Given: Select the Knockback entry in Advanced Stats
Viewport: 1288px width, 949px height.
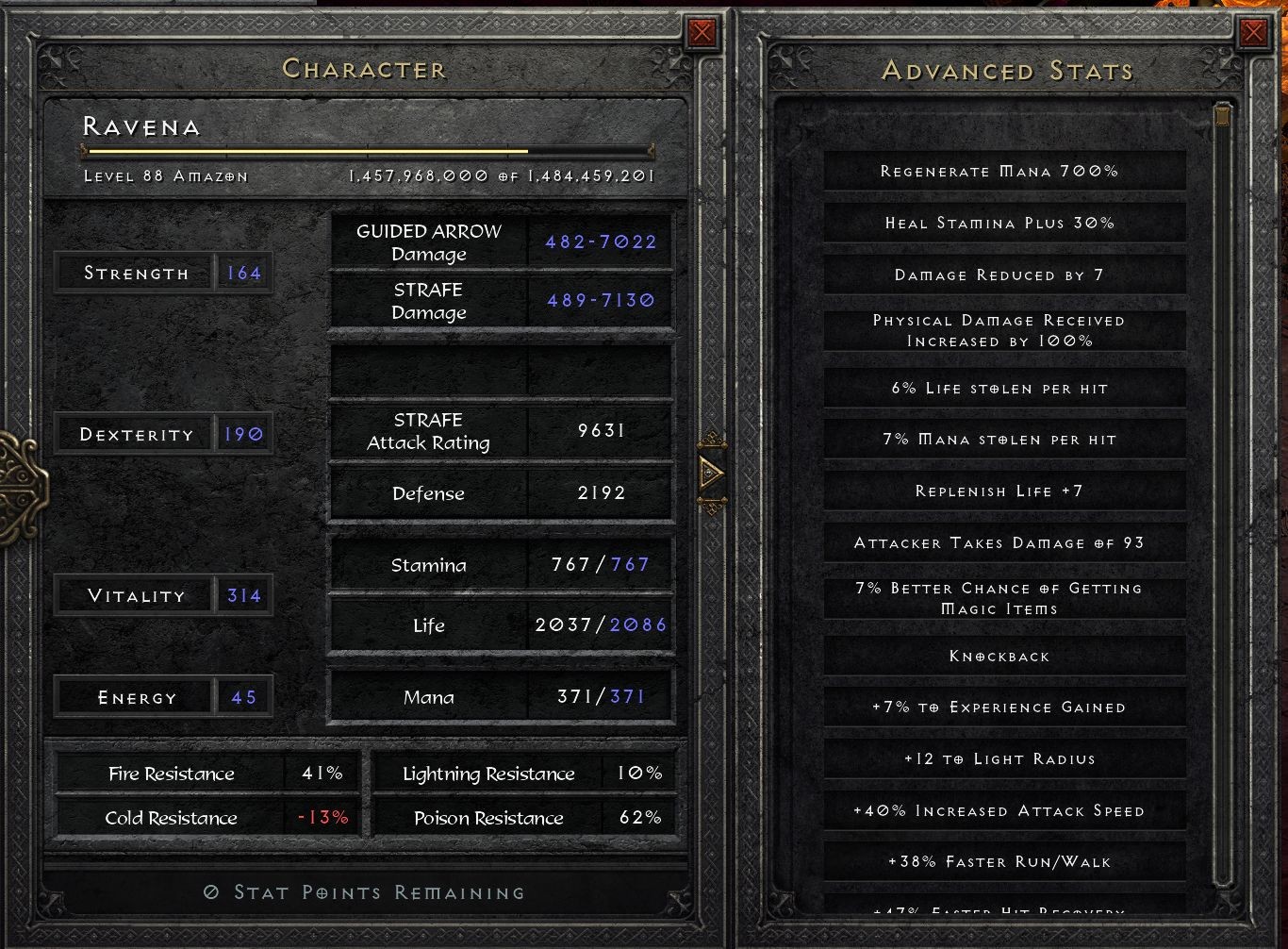Looking at the screenshot, I should [x=1001, y=656].
